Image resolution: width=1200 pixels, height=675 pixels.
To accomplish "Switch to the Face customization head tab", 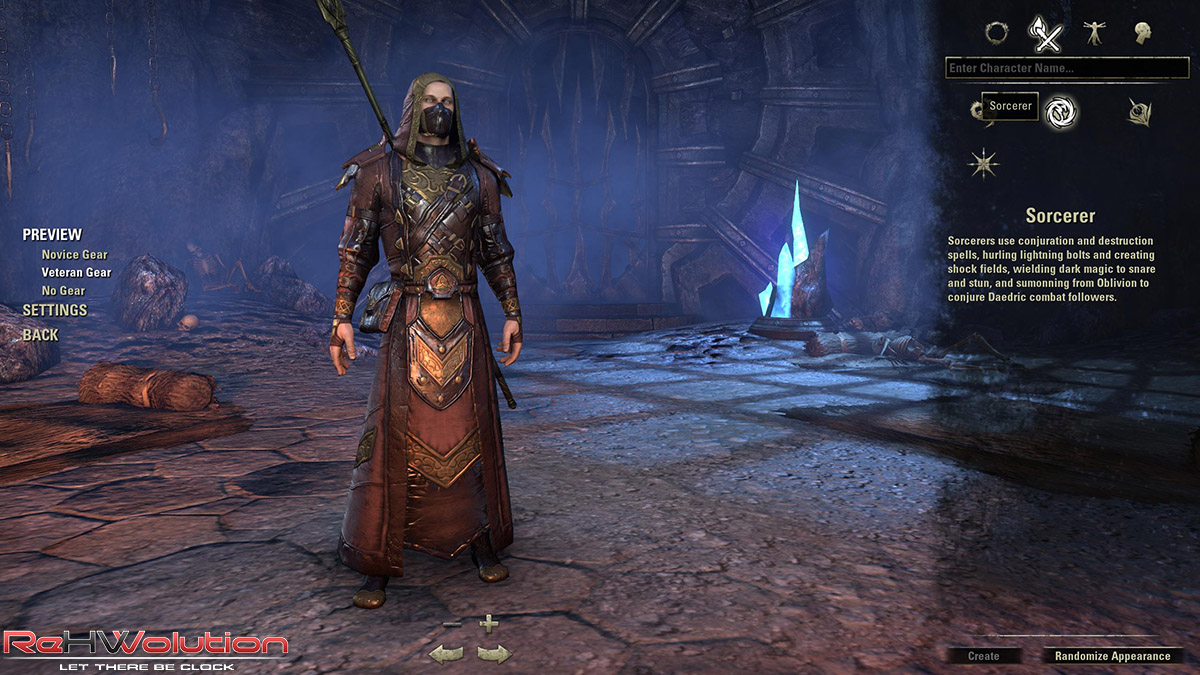I will click(1143, 33).
